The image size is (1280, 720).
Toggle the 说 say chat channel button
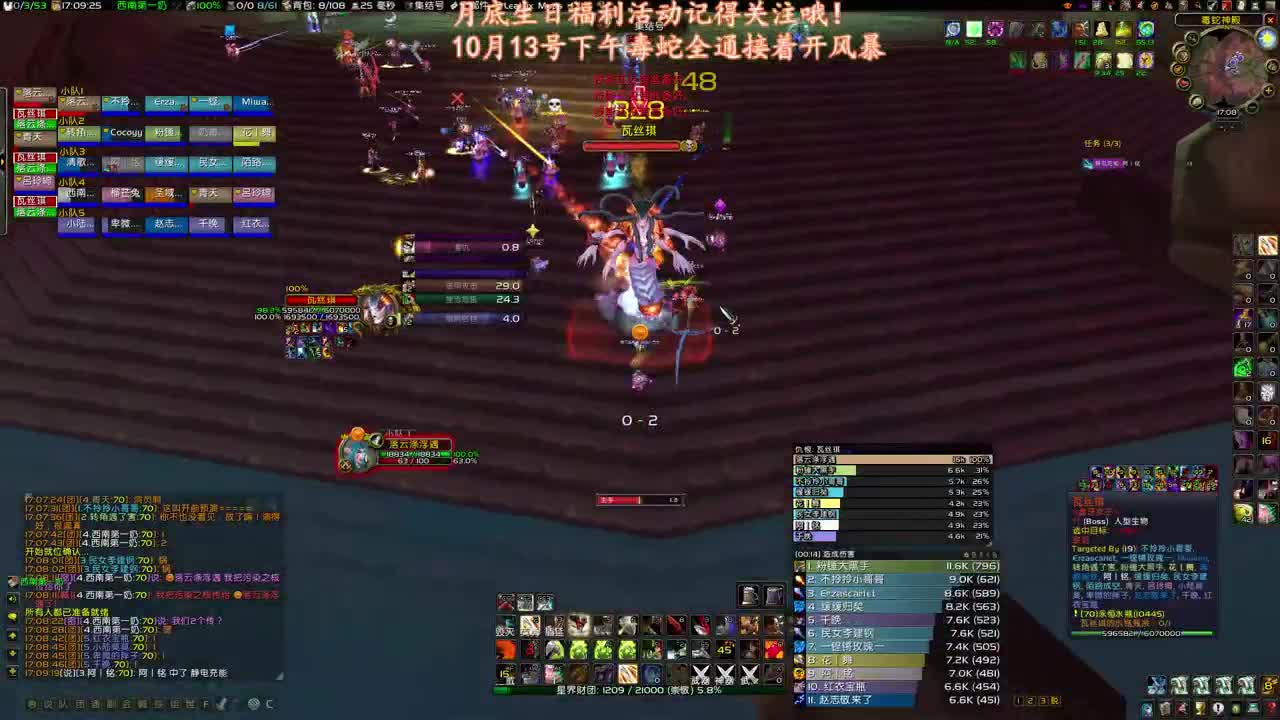pos(47,704)
